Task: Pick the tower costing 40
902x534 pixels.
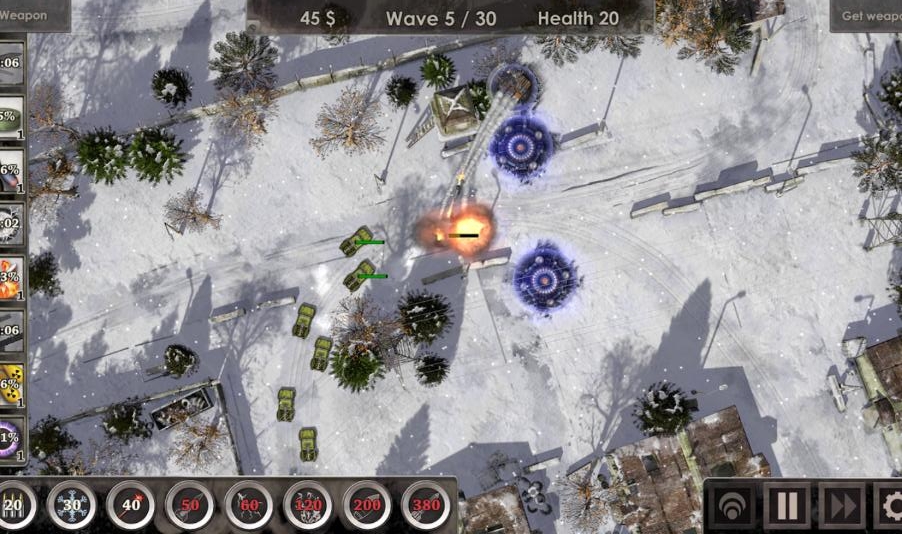Action: [130, 506]
